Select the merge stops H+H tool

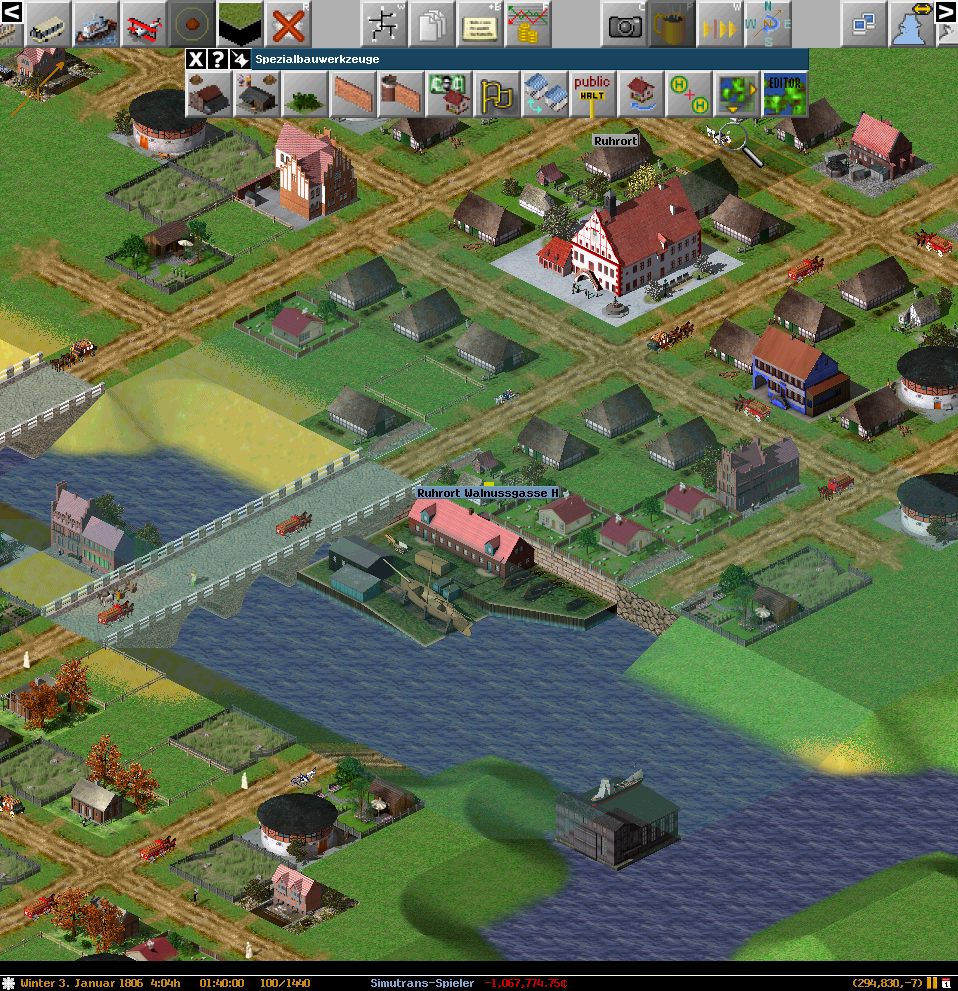click(x=688, y=94)
